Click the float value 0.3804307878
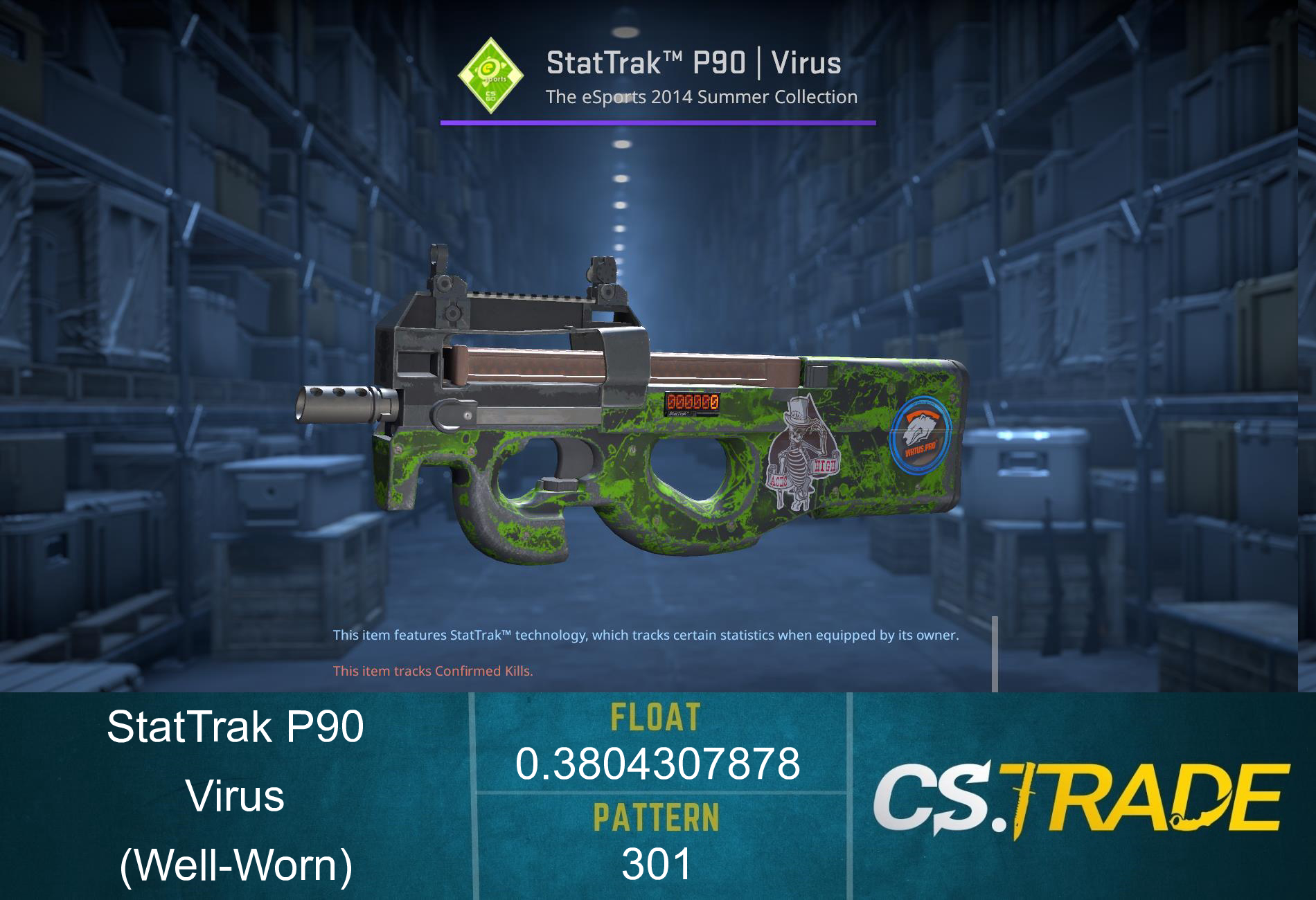 click(x=659, y=765)
